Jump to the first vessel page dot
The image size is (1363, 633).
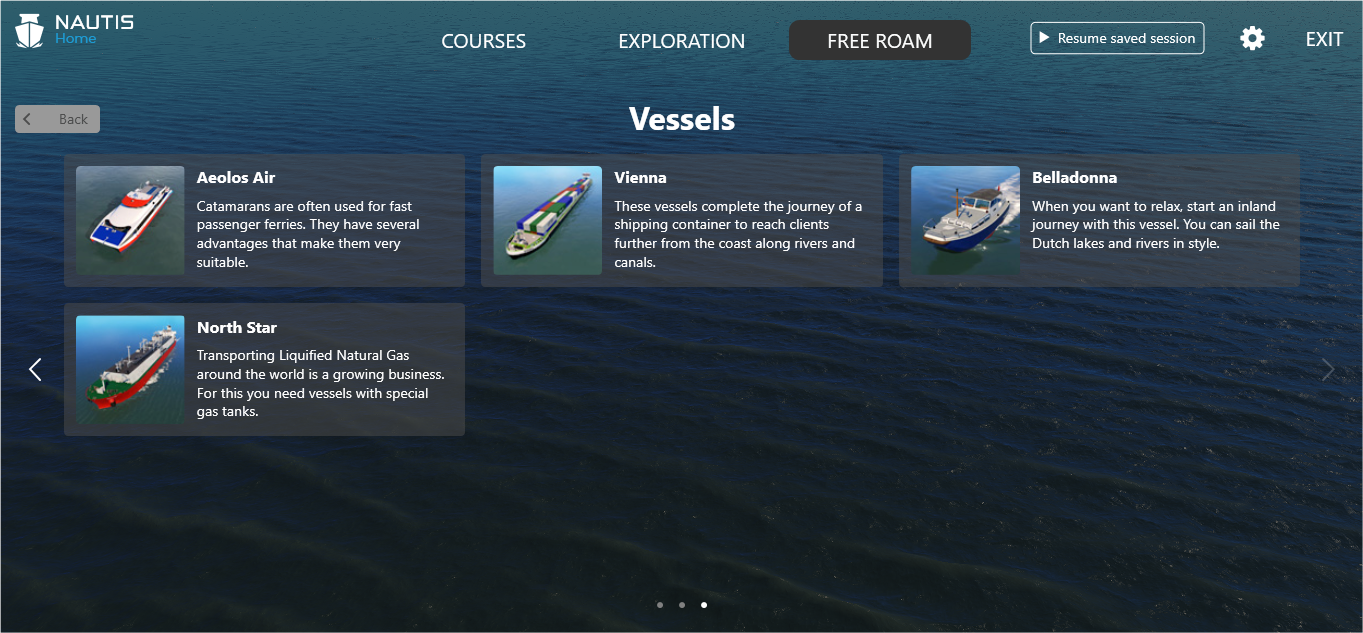(x=660, y=605)
